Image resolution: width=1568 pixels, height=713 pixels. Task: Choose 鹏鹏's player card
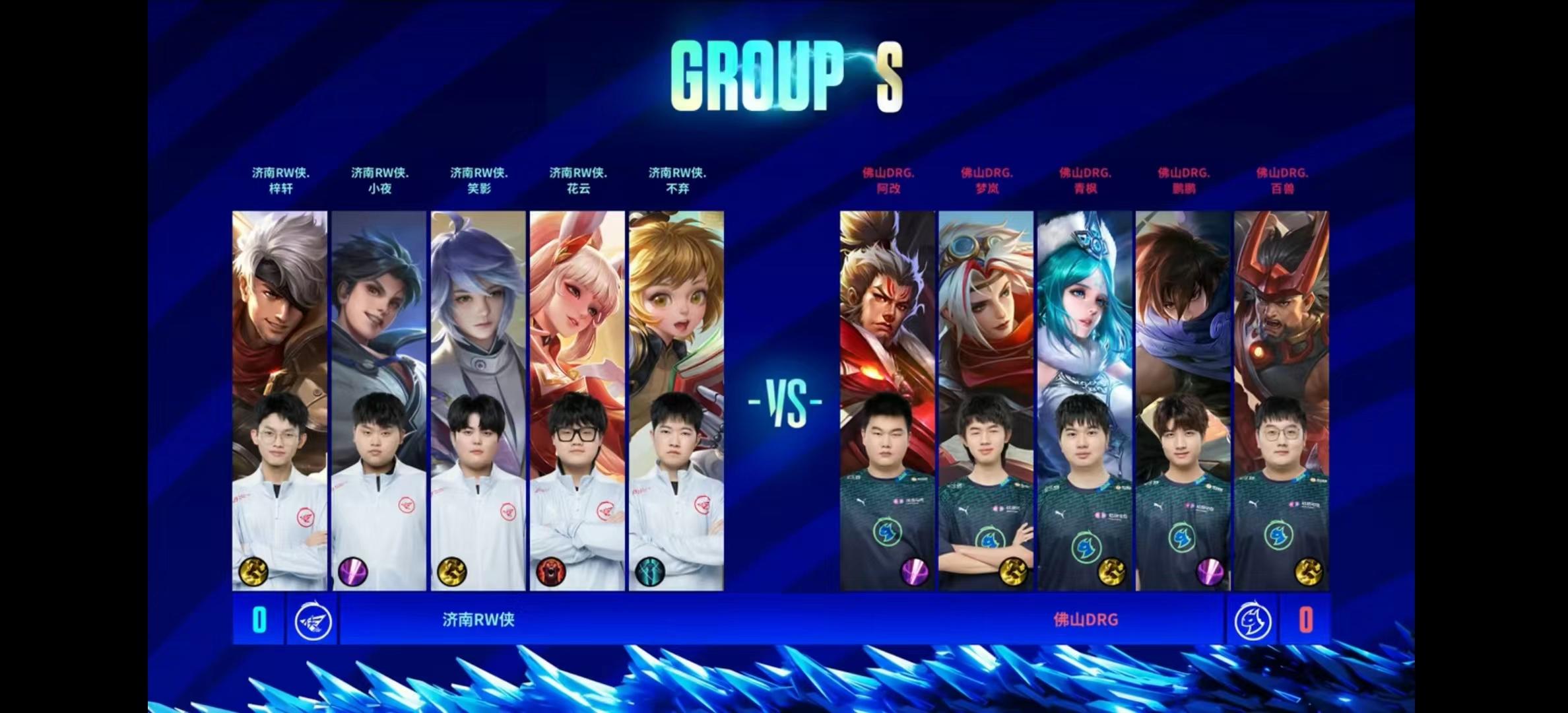click(1183, 399)
